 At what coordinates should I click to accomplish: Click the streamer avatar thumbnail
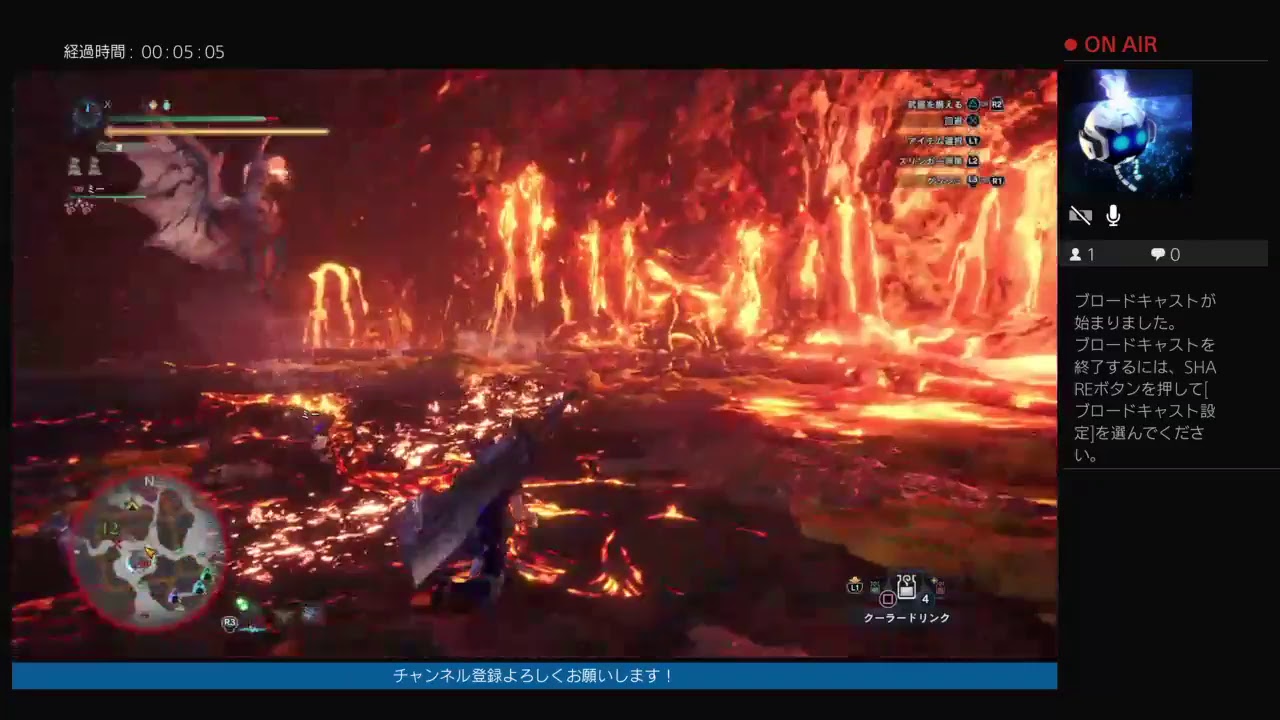click(1130, 133)
